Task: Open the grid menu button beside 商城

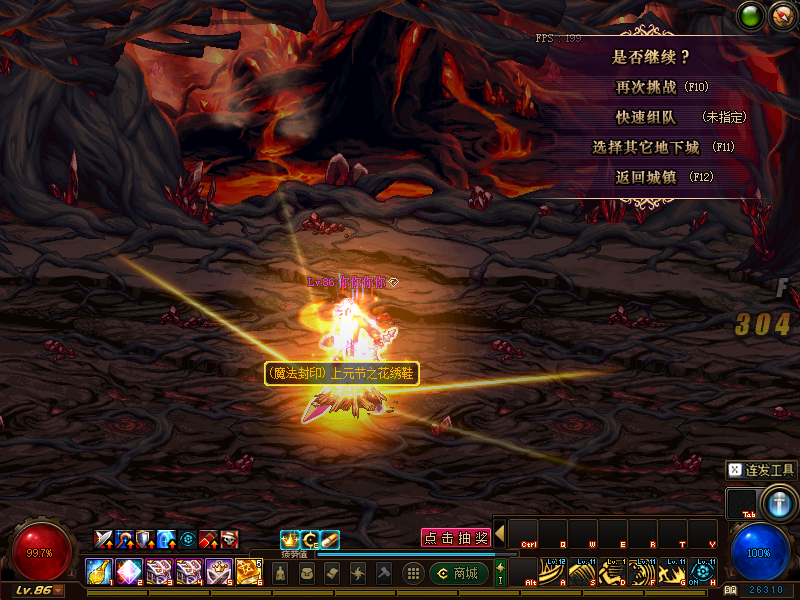Action: 412,573
